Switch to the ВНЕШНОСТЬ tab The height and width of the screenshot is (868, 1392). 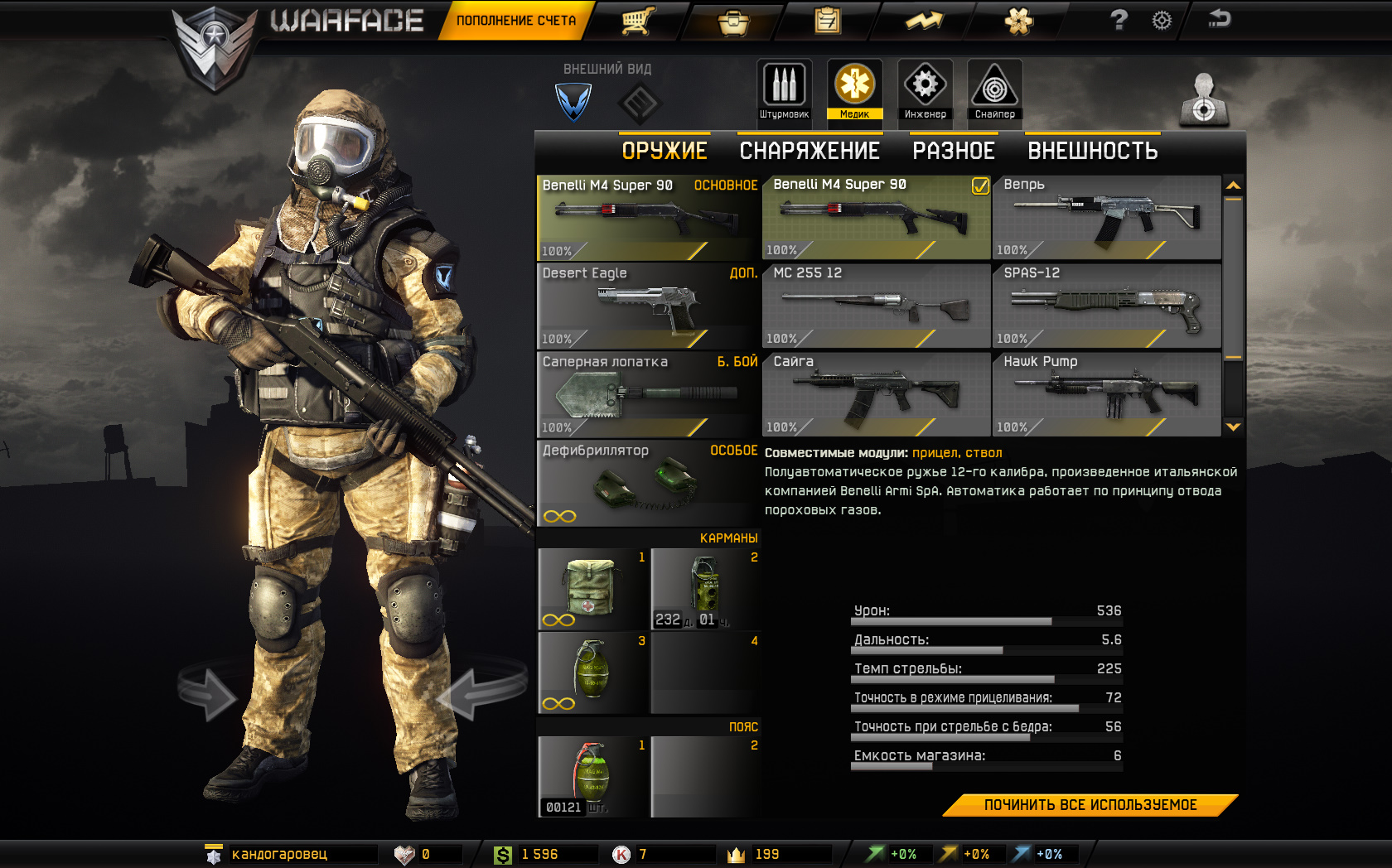tap(1092, 151)
